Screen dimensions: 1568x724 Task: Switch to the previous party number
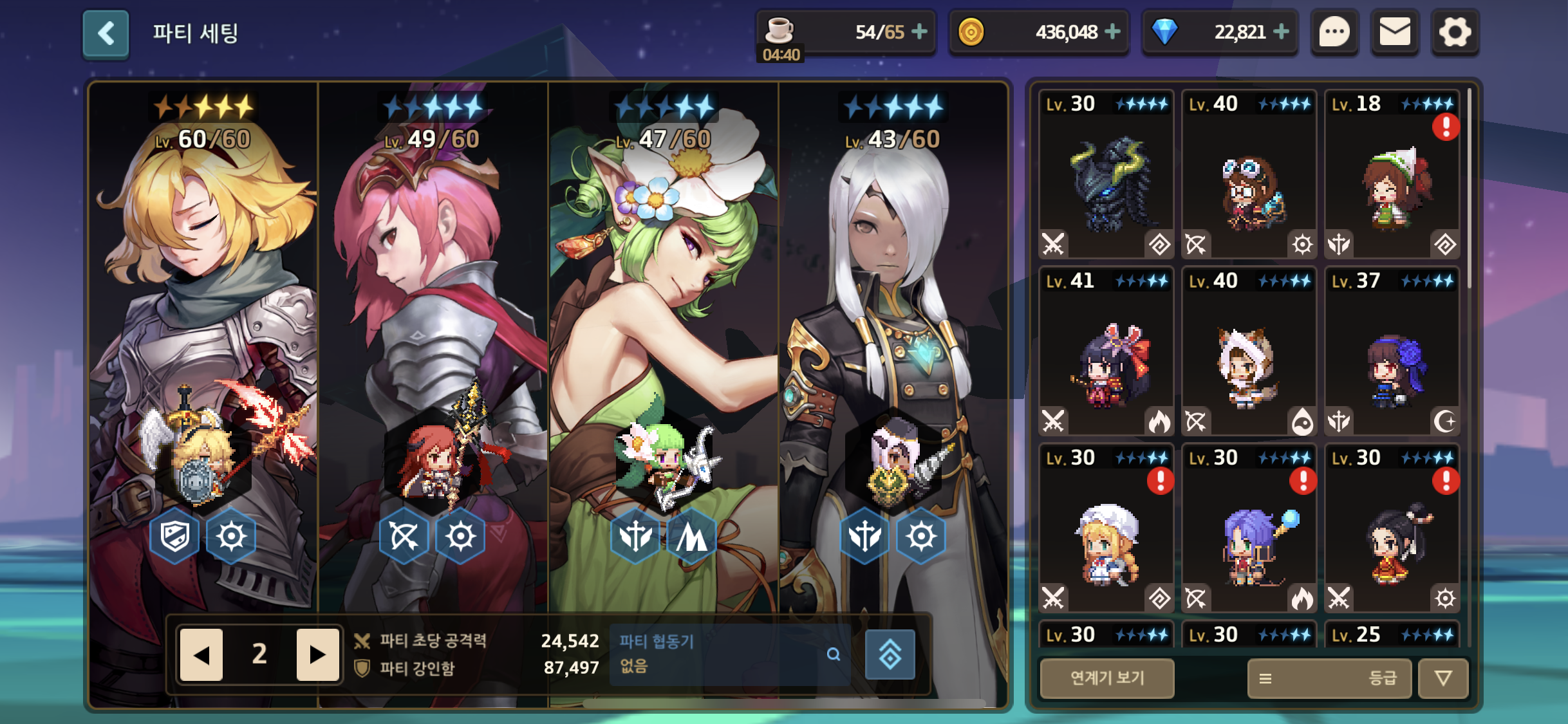[201, 654]
